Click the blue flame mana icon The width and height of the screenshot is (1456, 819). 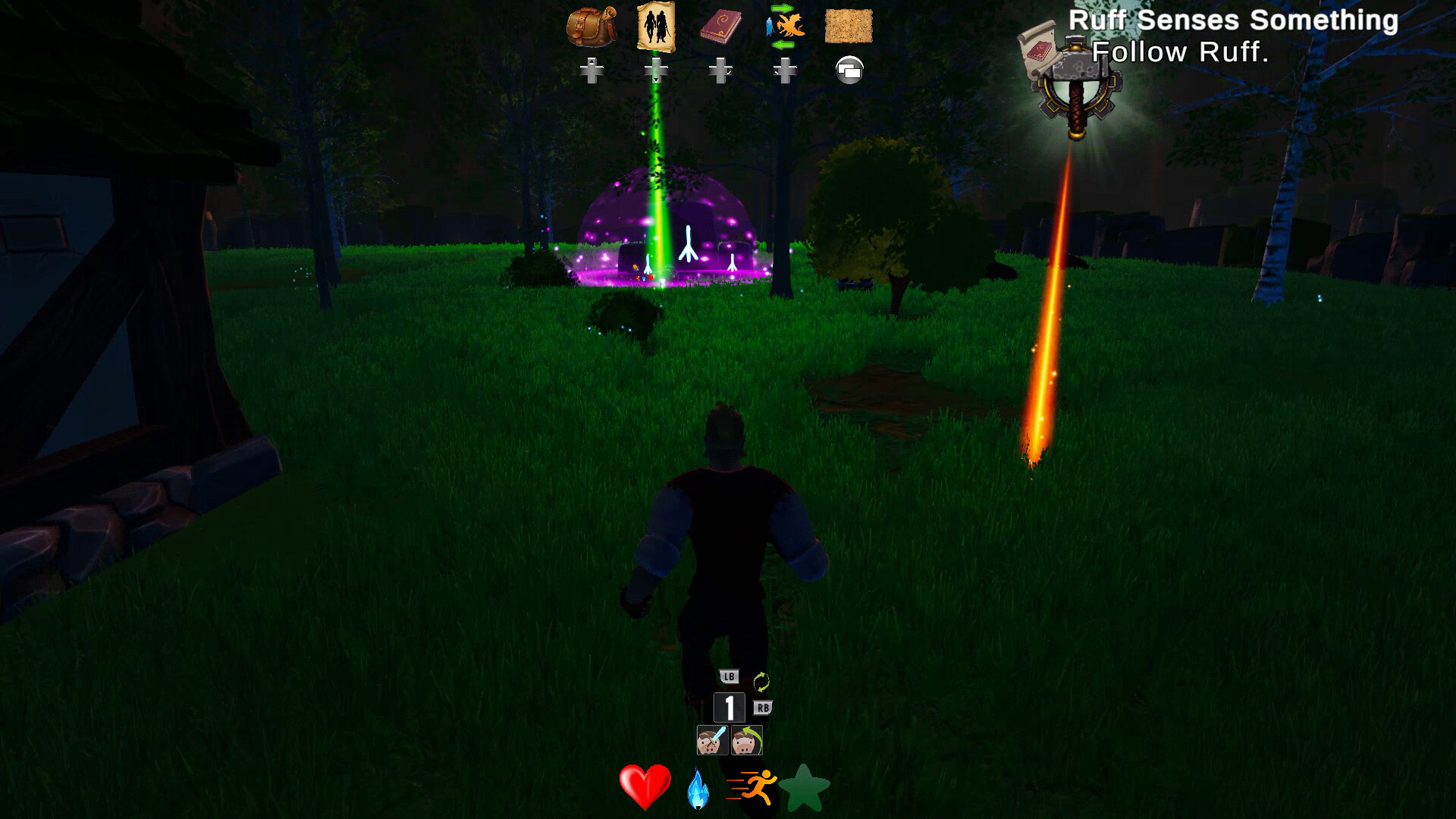[697, 788]
